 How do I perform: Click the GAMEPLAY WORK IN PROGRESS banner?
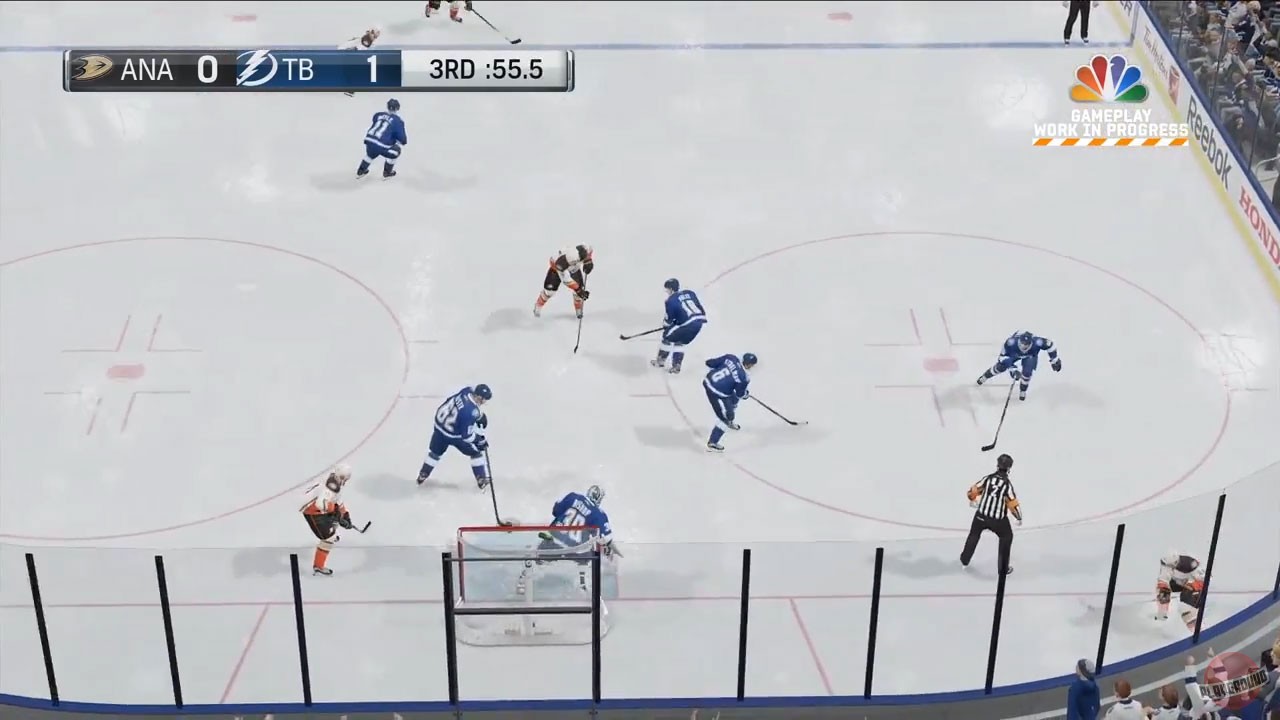(x=1110, y=123)
